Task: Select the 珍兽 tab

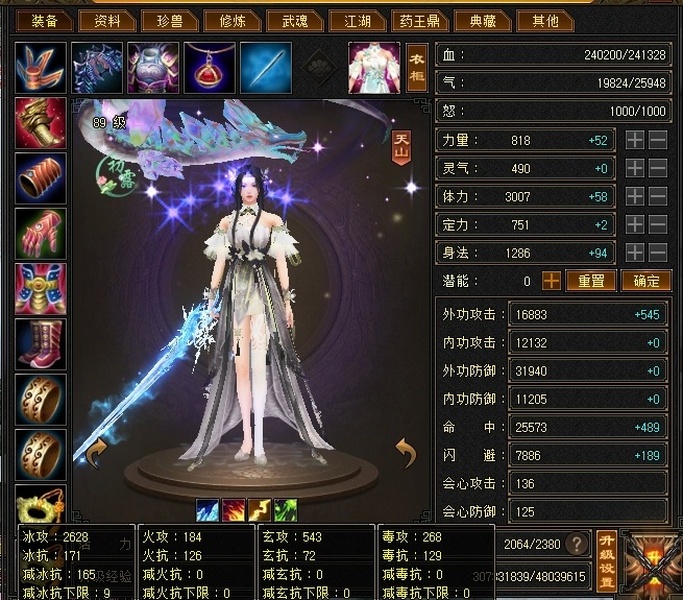Action: point(169,20)
